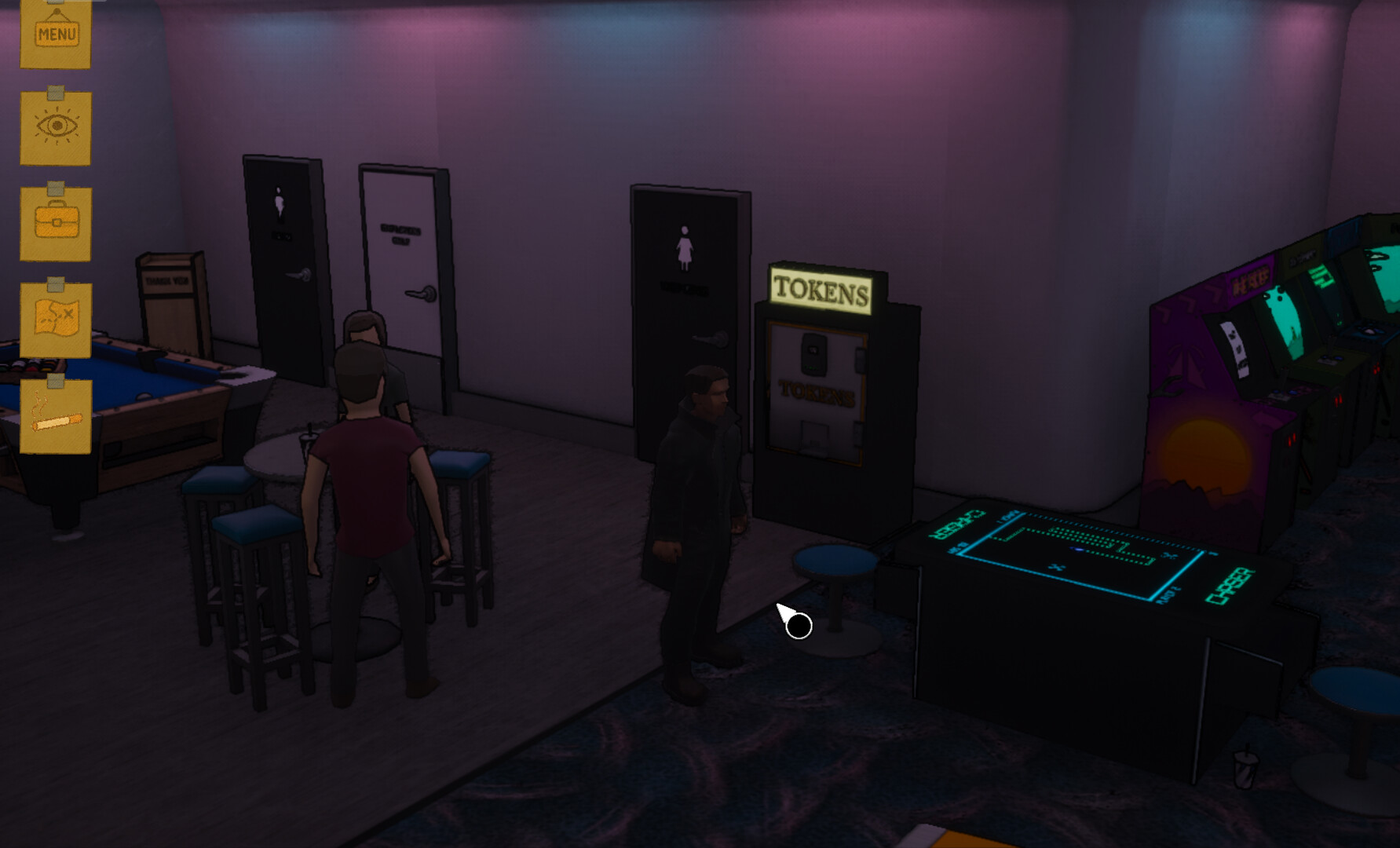Open the hanging MENU sign icon
This screenshot has height=848, width=1400.
pos(55,31)
